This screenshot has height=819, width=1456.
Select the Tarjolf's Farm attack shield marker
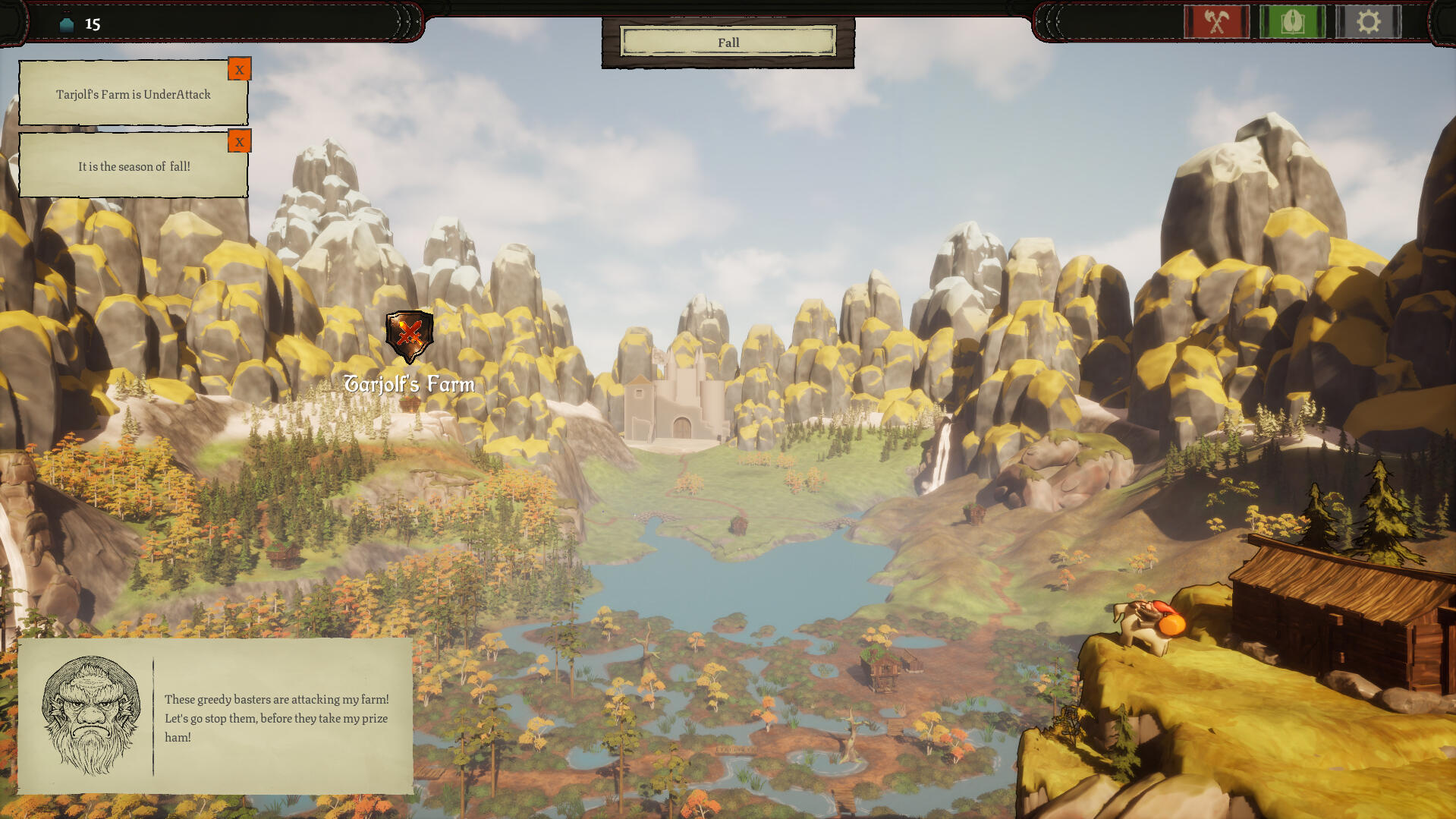pos(409,335)
